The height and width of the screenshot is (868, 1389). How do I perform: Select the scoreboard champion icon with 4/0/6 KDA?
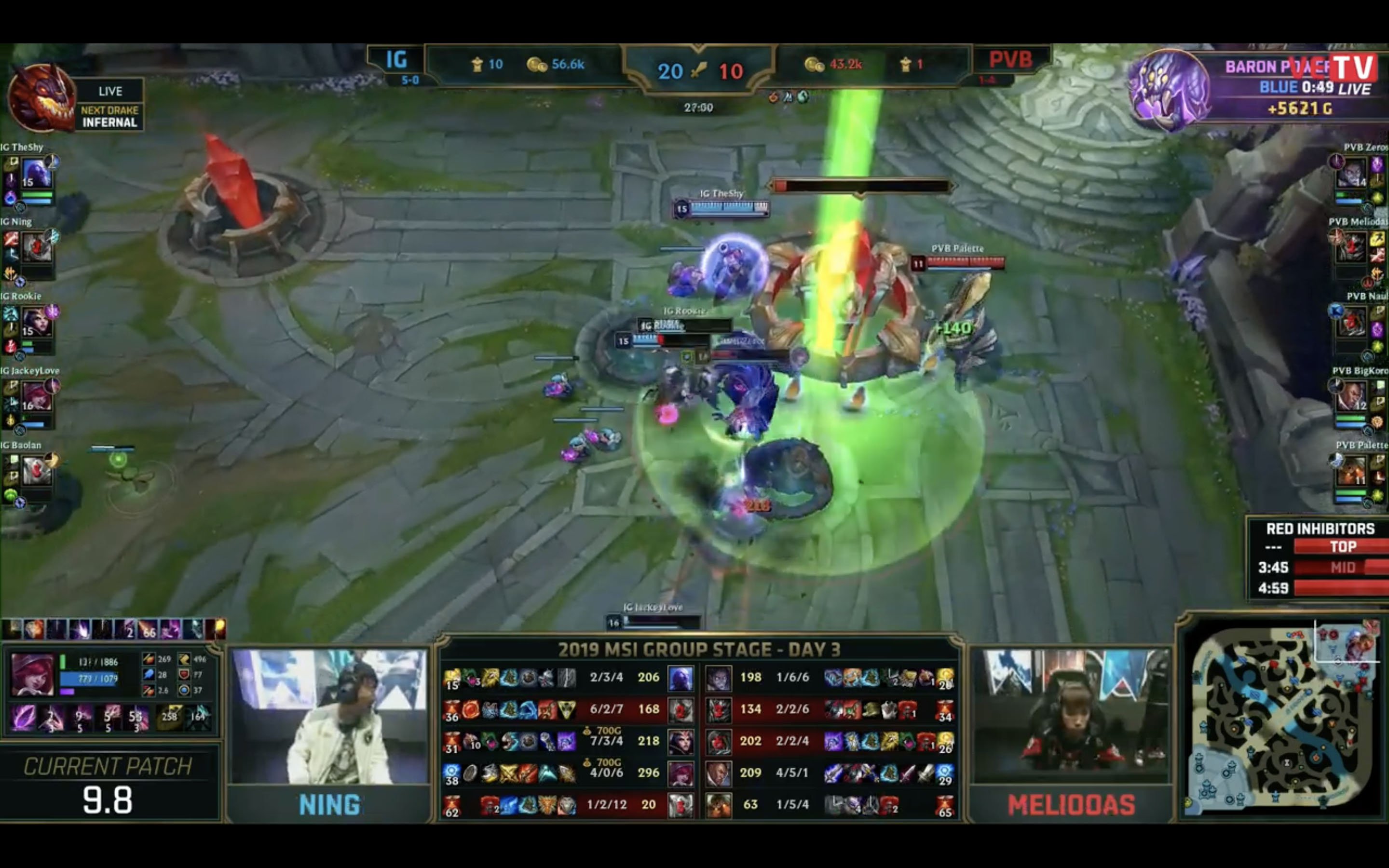681,773
